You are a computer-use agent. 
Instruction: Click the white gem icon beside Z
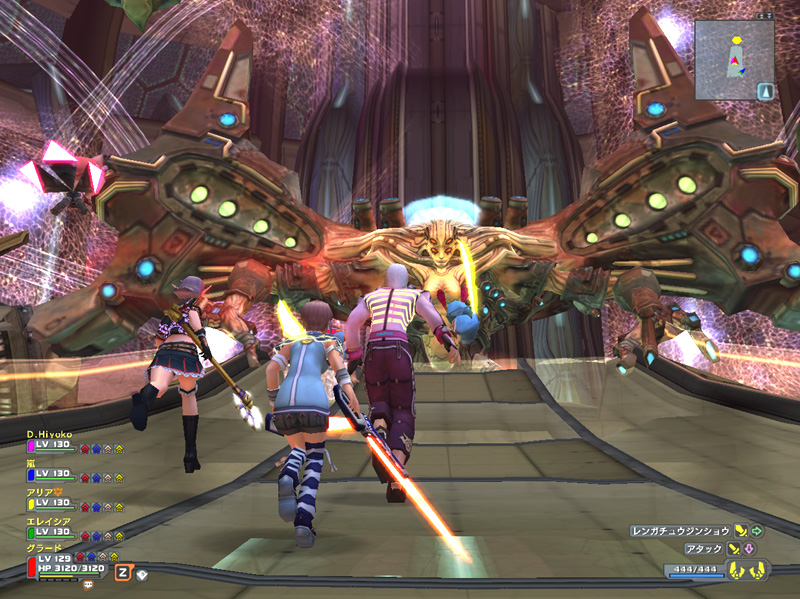point(142,574)
